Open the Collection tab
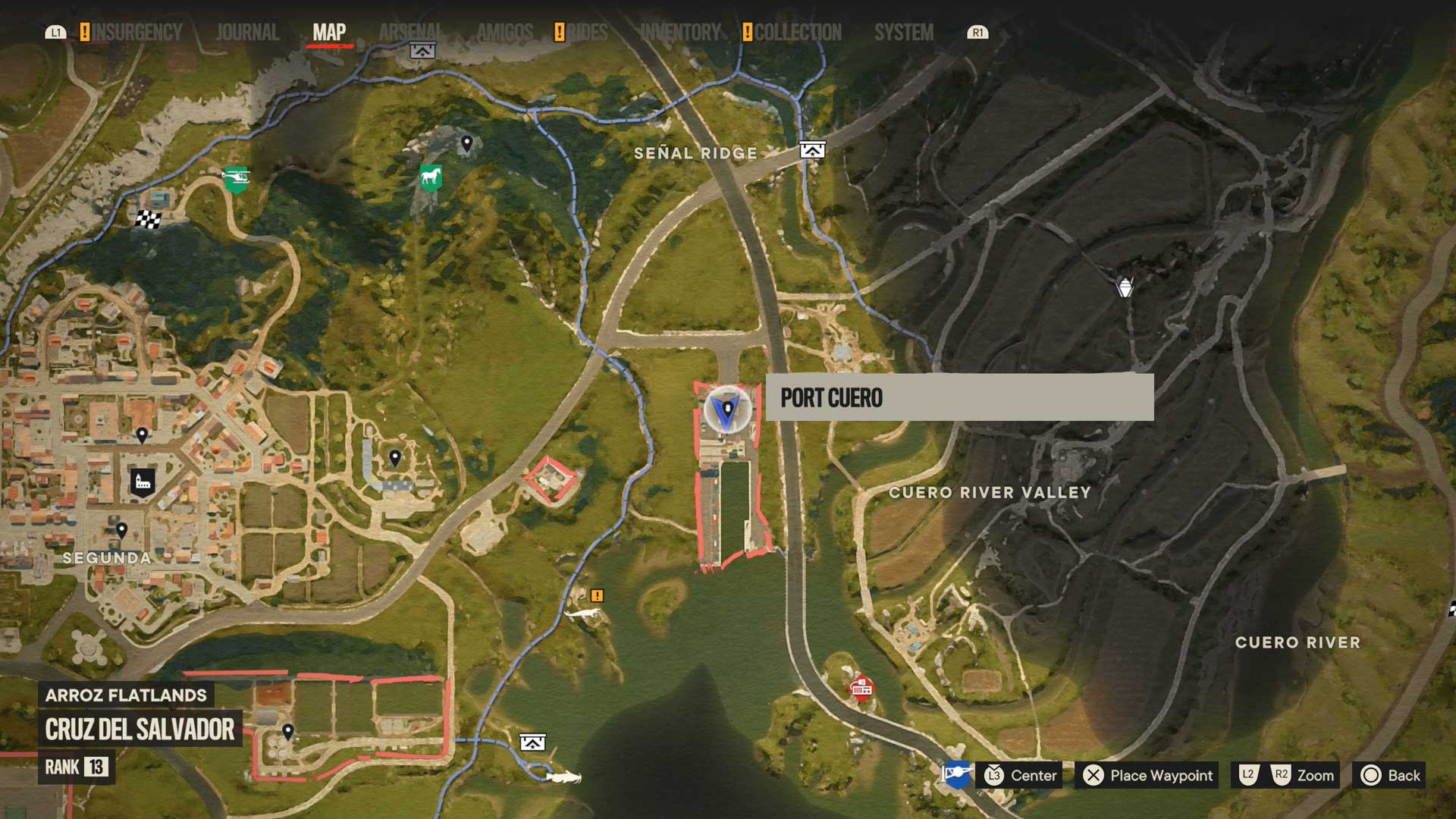The height and width of the screenshot is (819, 1456). (x=798, y=33)
